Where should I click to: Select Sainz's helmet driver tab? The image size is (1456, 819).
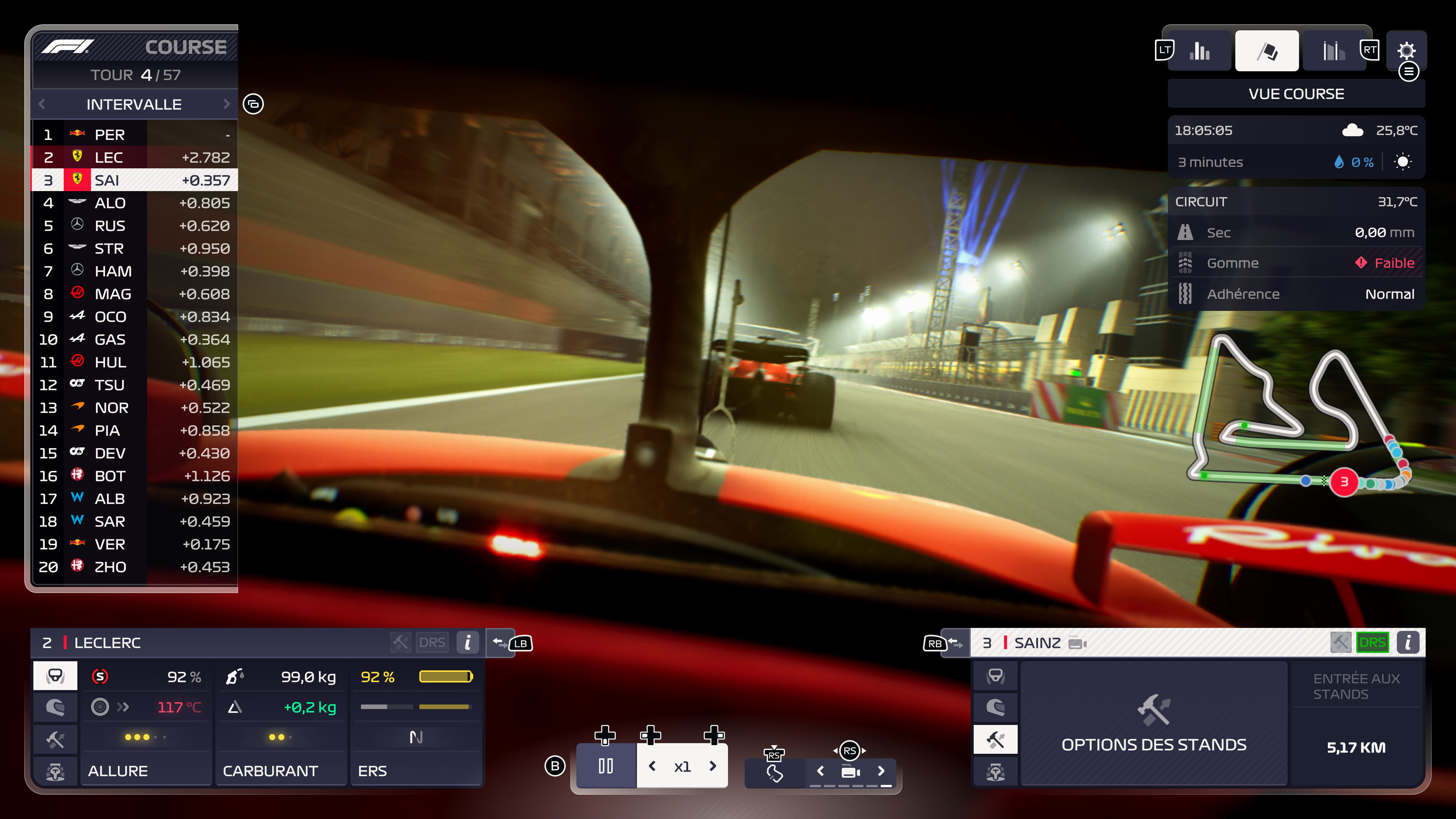tap(995, 708)
